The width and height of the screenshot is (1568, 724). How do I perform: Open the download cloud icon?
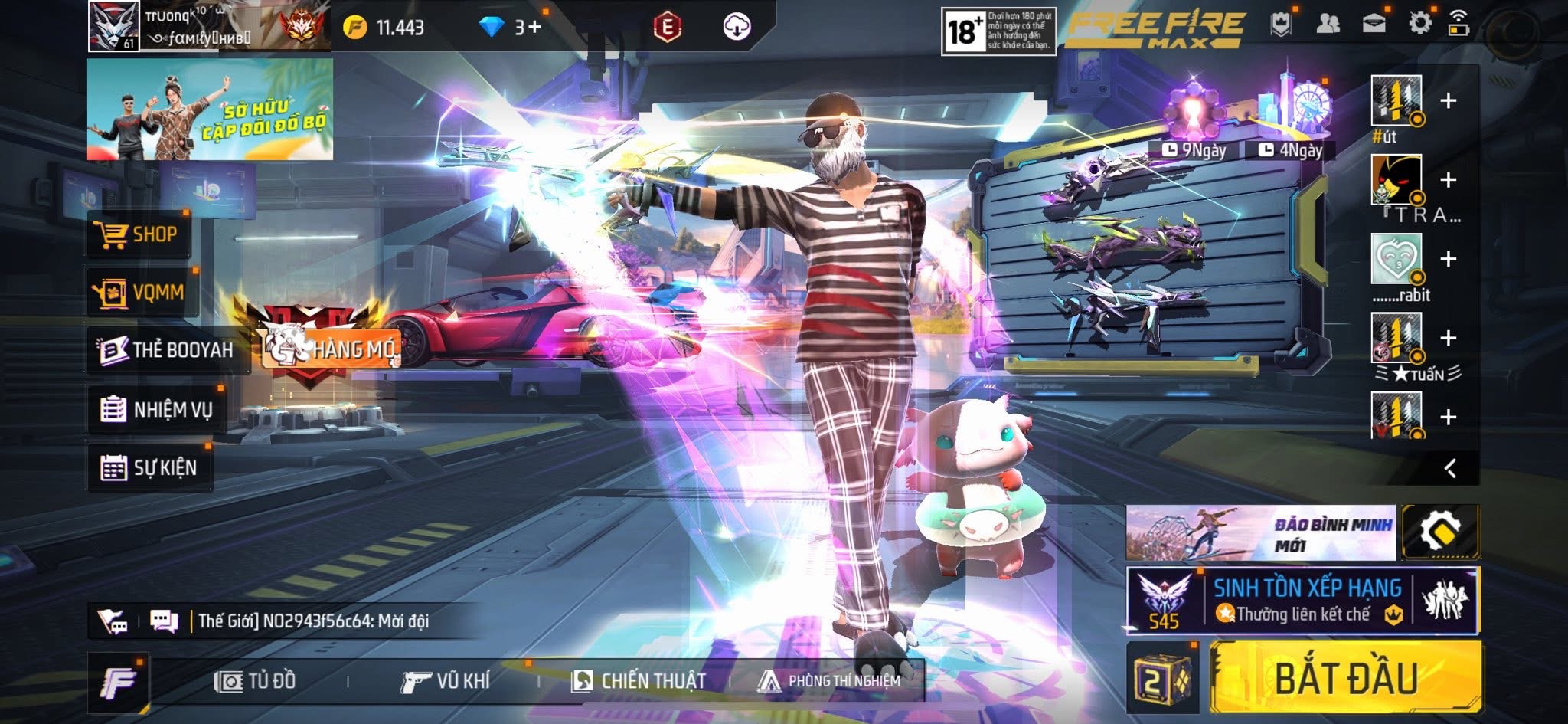[x=737, y=28]
